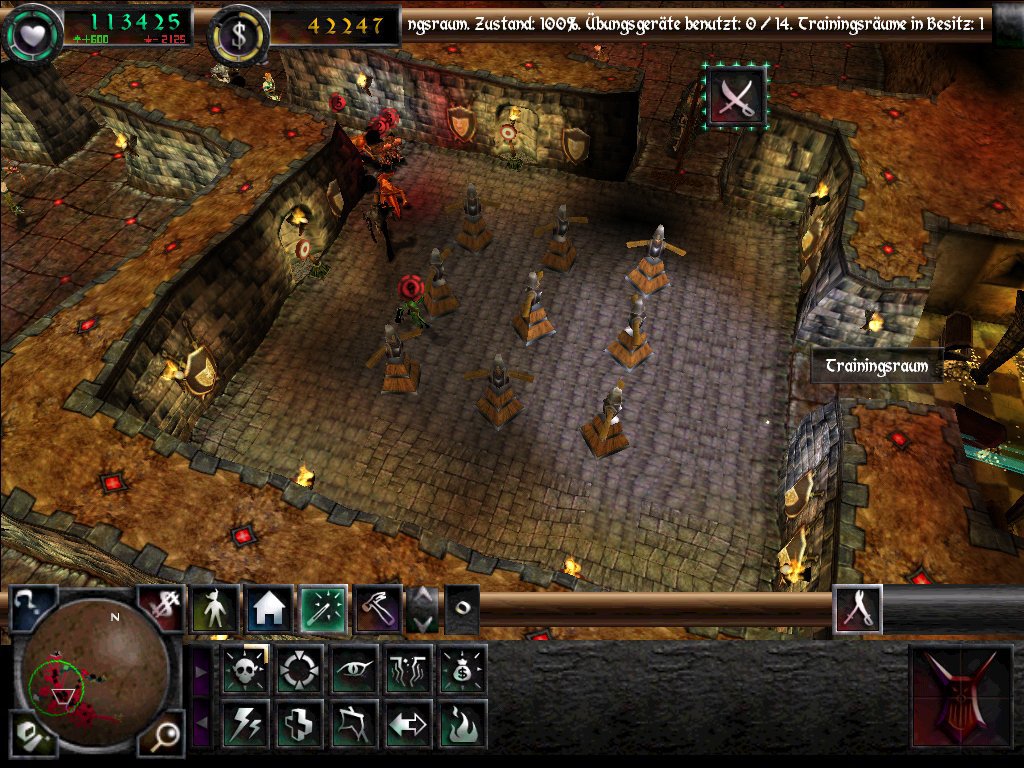Select the earthquake cracks spell icon
Screen dimensions: 1024x768
tap(408, 669)
